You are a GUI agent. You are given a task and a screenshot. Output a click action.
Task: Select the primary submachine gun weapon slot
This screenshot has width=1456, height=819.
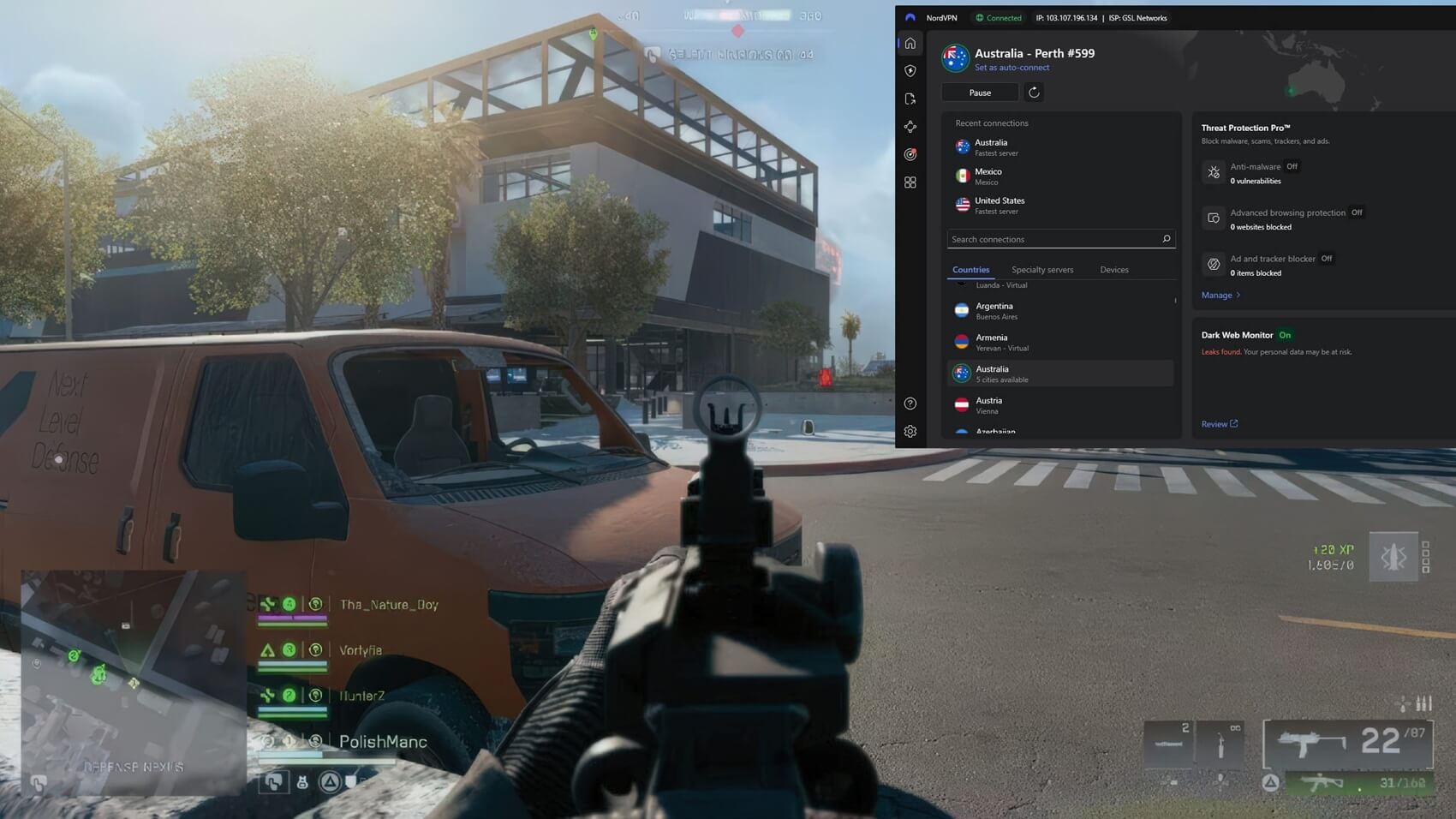click(x=1348, y=744)
